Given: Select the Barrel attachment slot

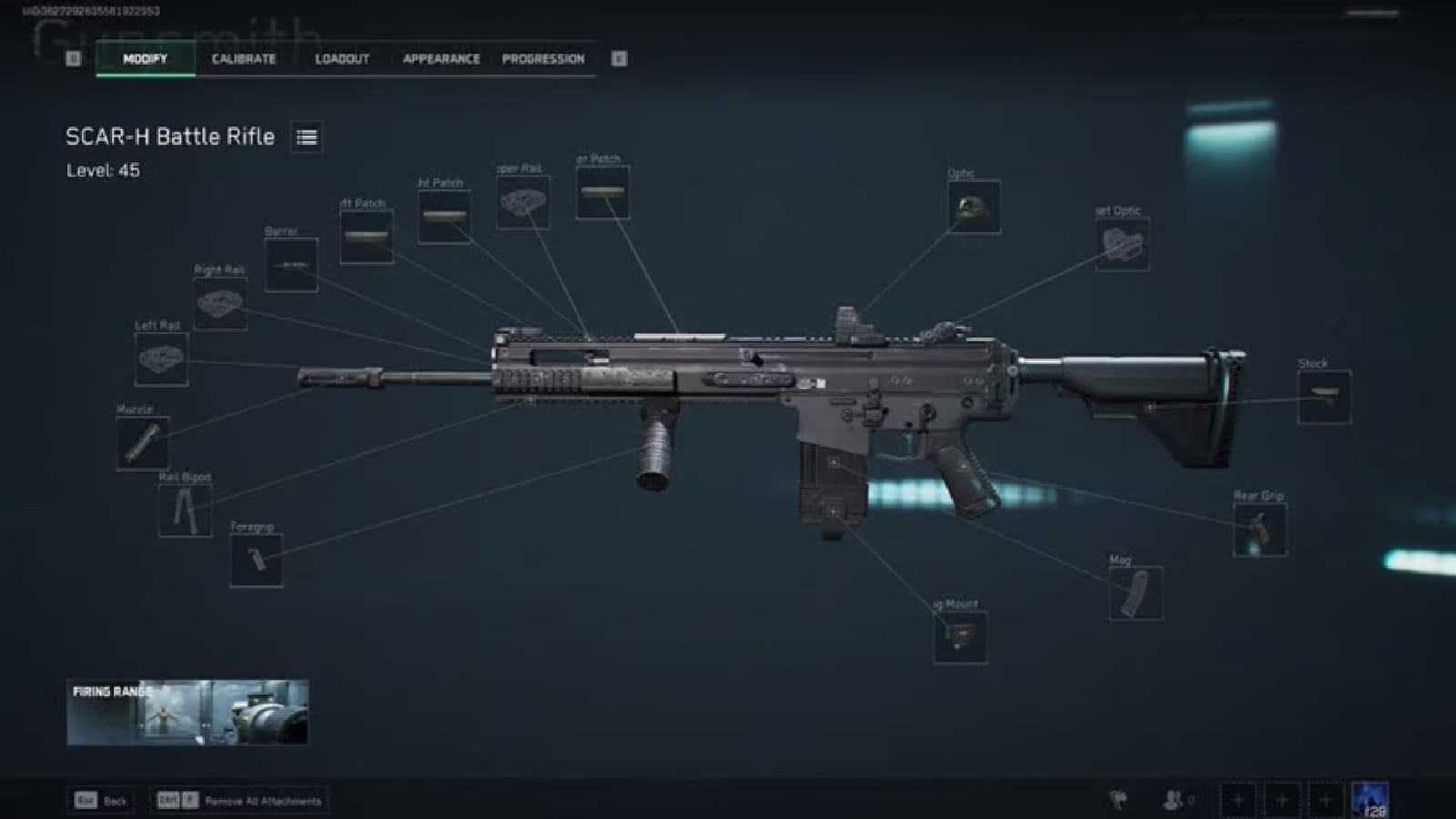Looking at the screenshot, I should (x=291, y=265).
